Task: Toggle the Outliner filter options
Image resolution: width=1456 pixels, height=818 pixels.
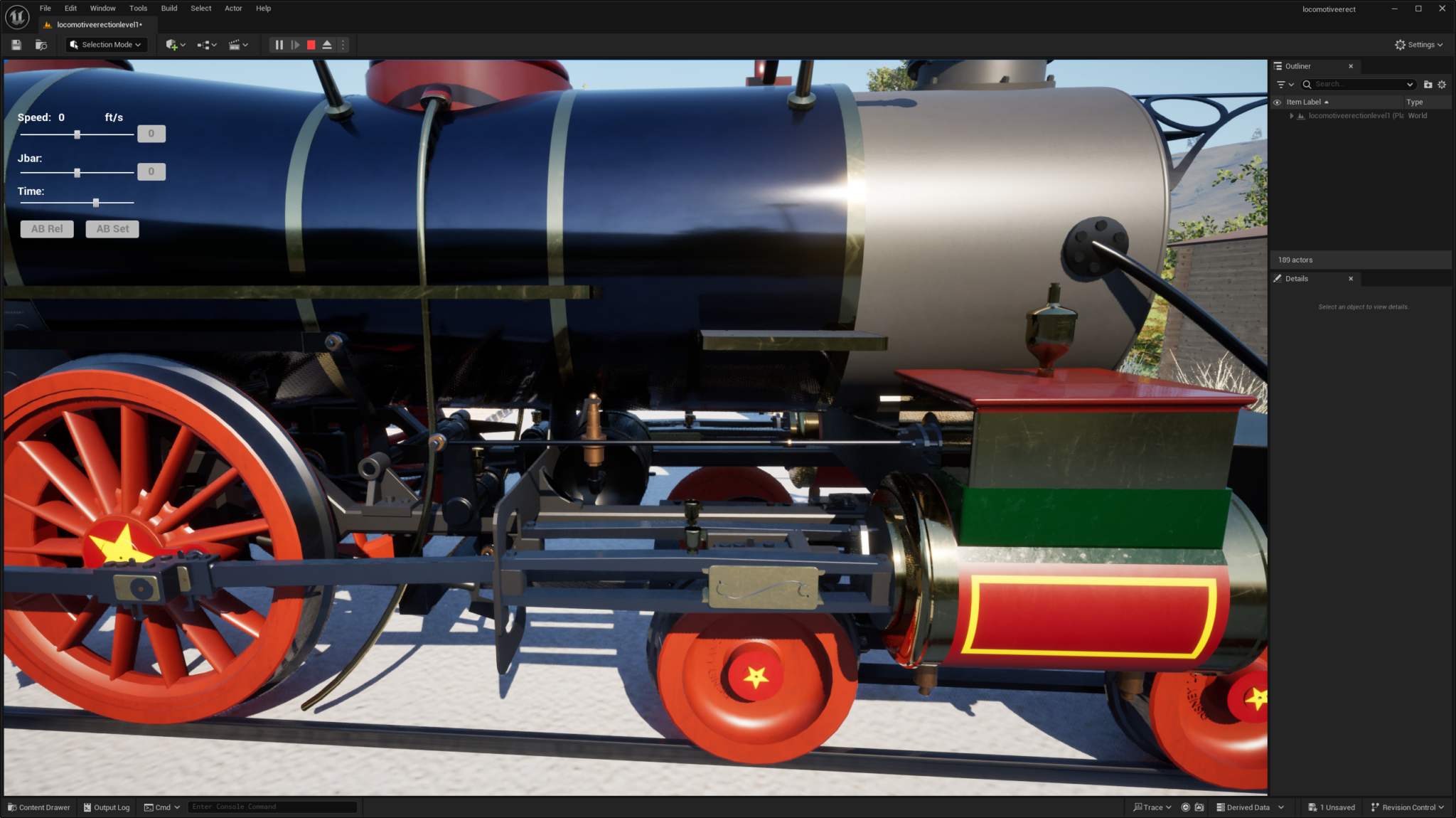Action: 1282,84
